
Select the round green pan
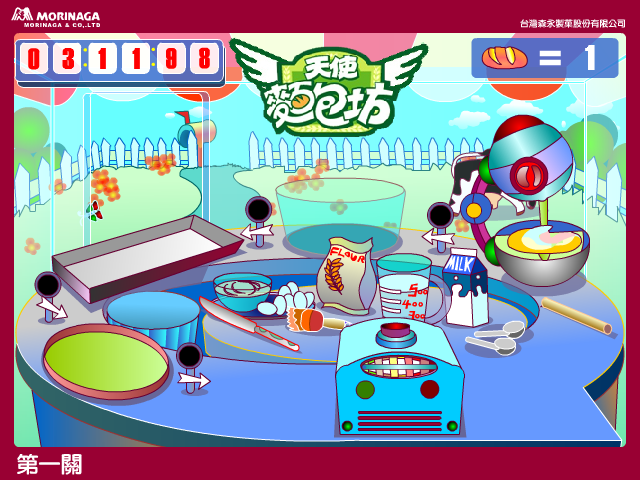coord(106,357)
